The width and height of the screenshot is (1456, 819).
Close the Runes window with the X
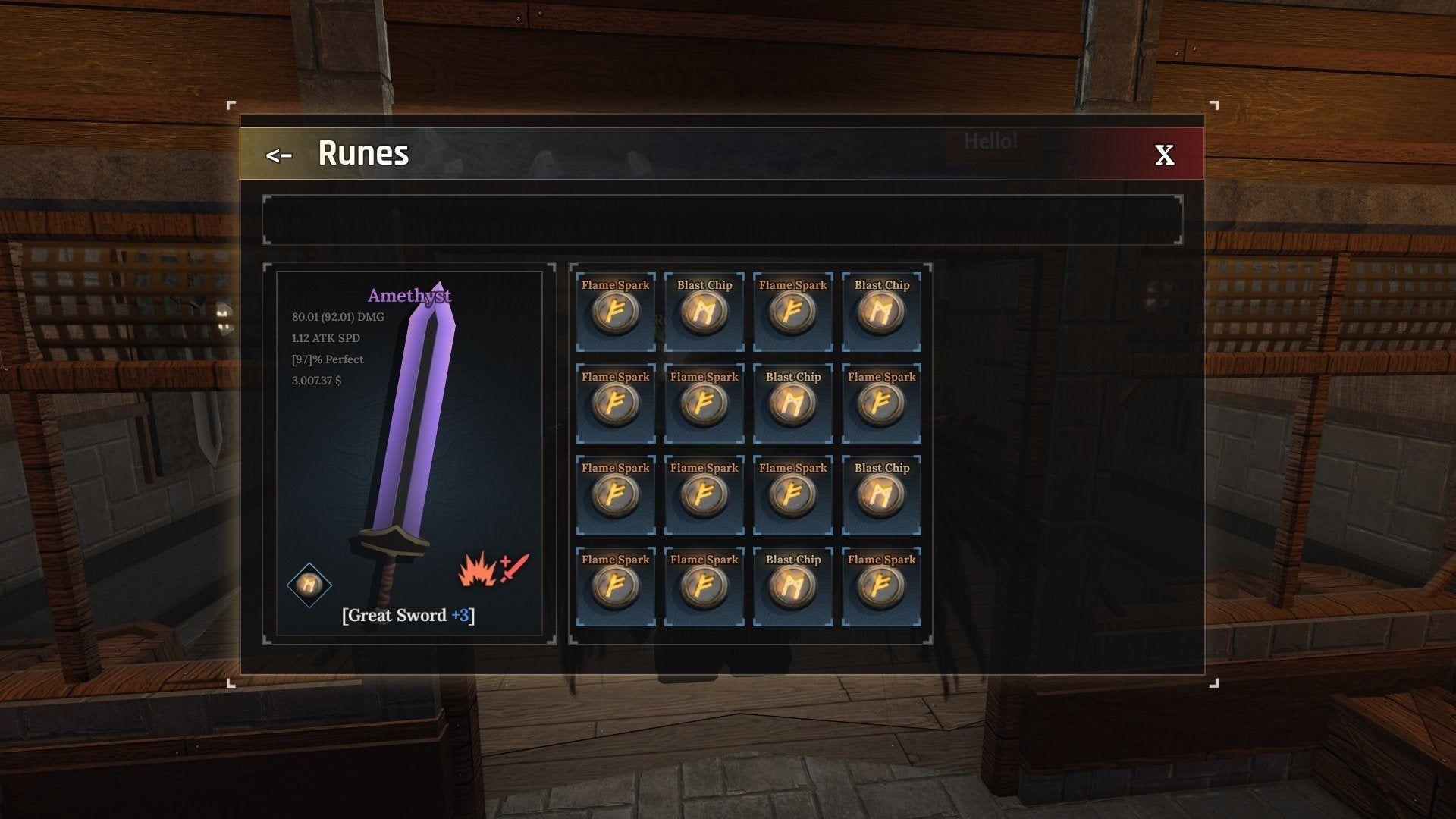point(1163,155)
